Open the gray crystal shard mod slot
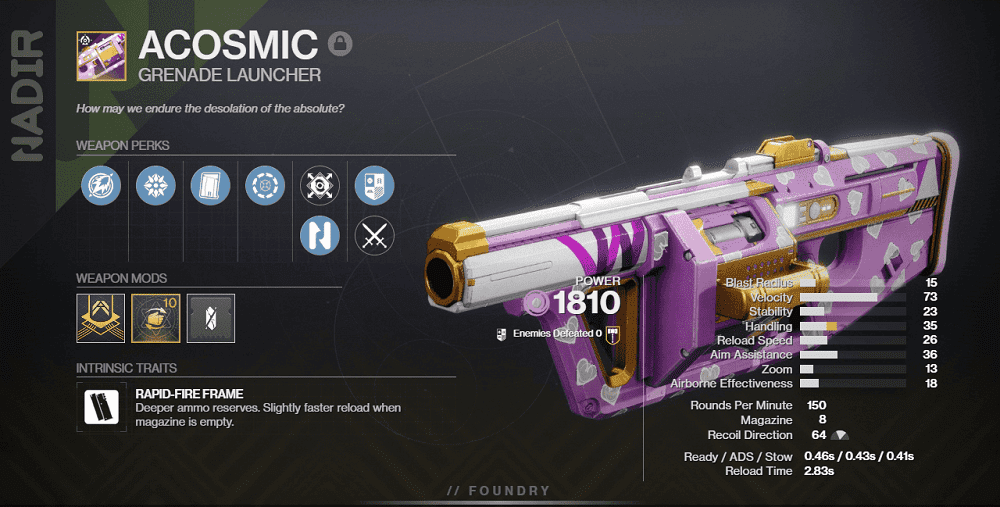 coord(210,316)
